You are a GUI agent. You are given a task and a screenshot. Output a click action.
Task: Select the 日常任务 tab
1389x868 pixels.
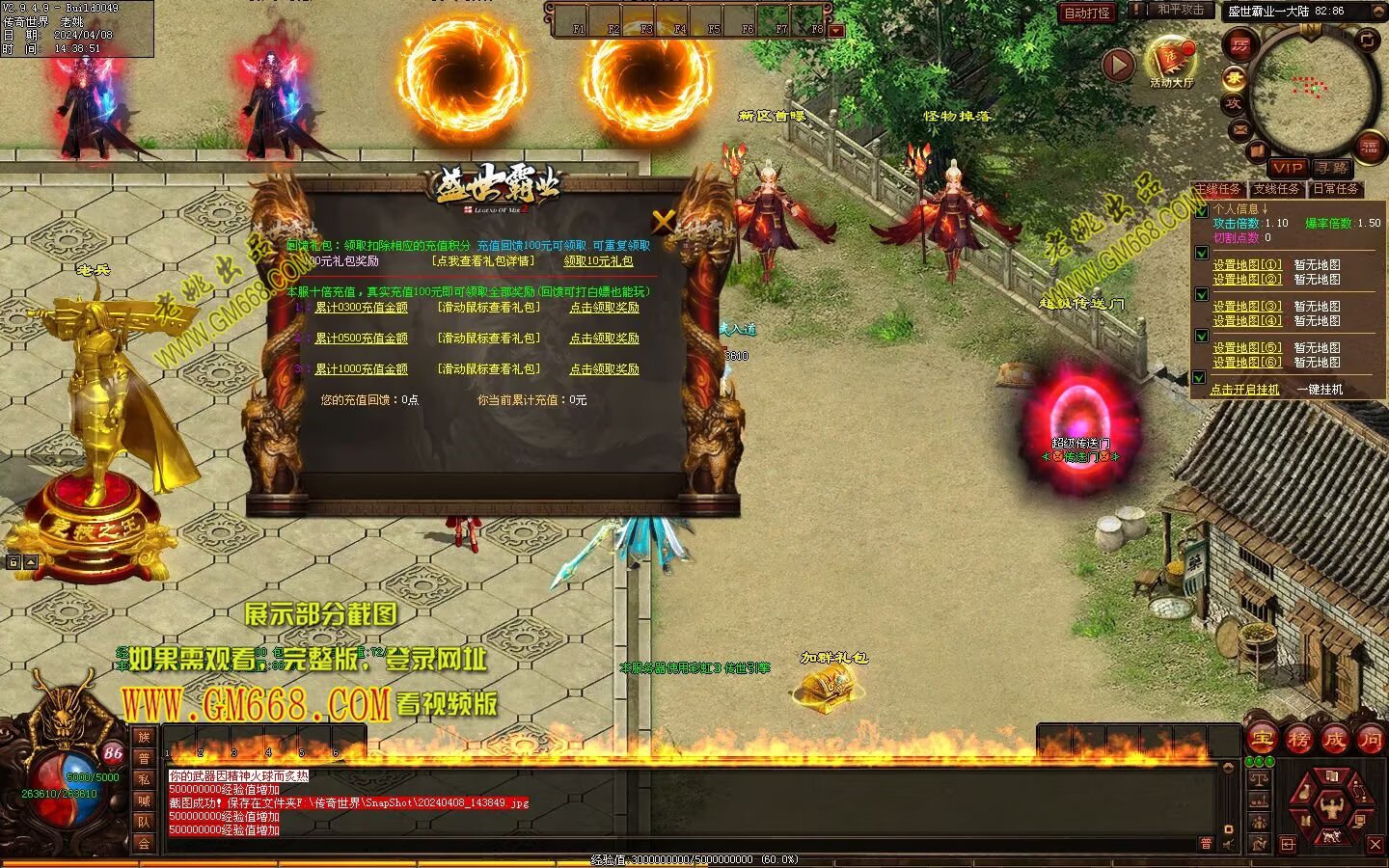click(x=1335, y=189)
